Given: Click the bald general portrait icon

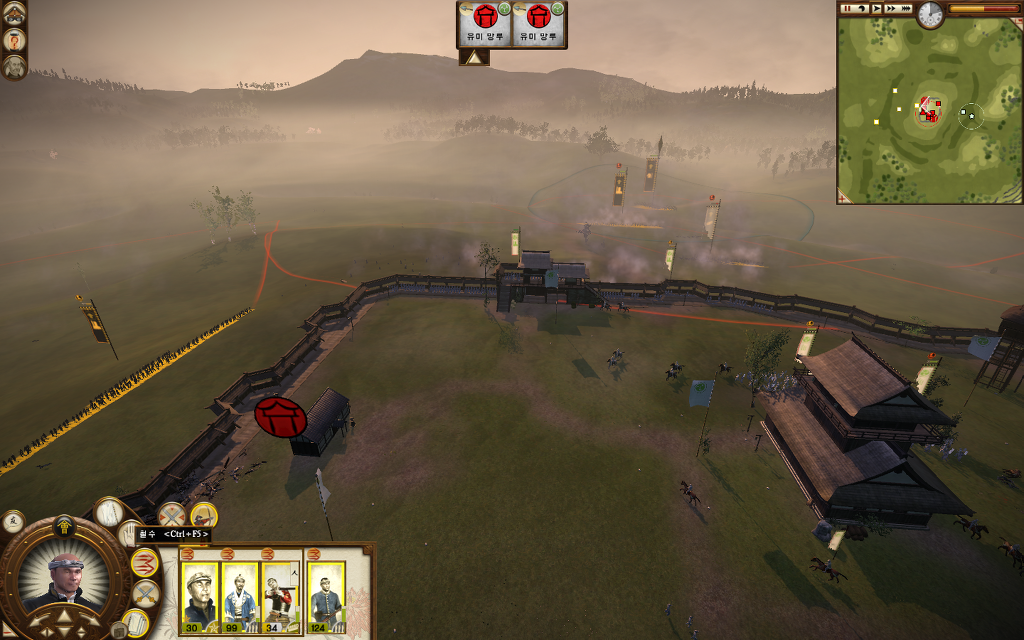Looking at the screenshot, I should coord(14,67).
